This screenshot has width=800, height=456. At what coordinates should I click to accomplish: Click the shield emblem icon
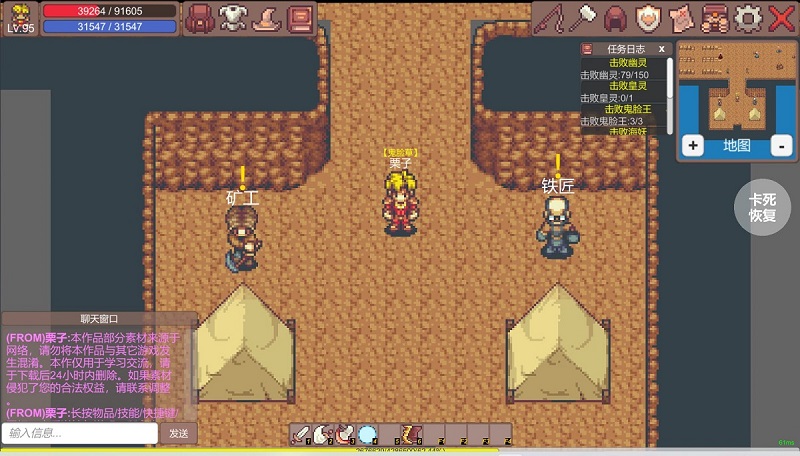click(x=648, y=17)
